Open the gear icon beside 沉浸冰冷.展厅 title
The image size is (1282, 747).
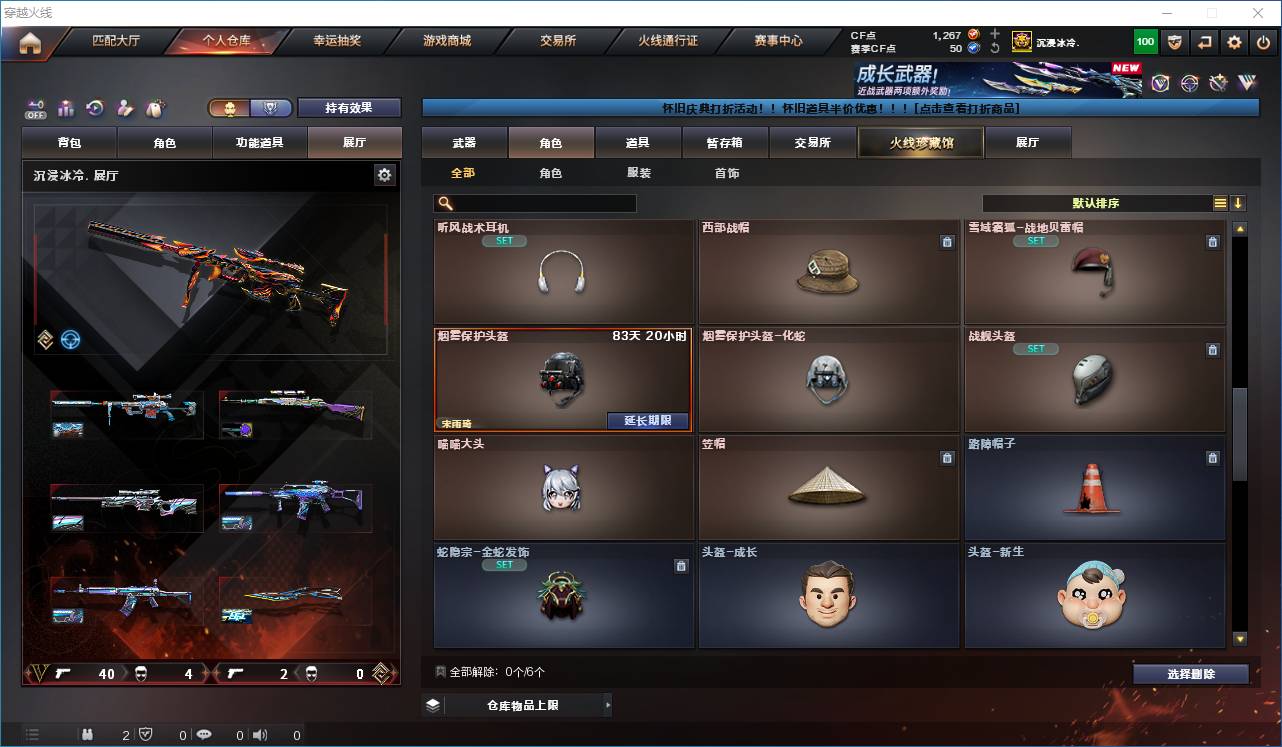click(385, 174)
